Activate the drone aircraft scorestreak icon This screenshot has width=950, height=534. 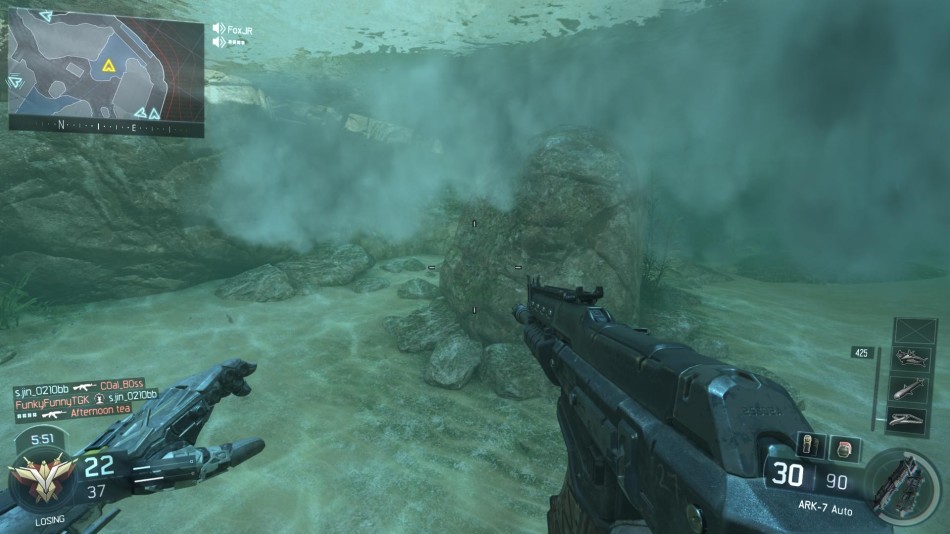click(909, 359)
